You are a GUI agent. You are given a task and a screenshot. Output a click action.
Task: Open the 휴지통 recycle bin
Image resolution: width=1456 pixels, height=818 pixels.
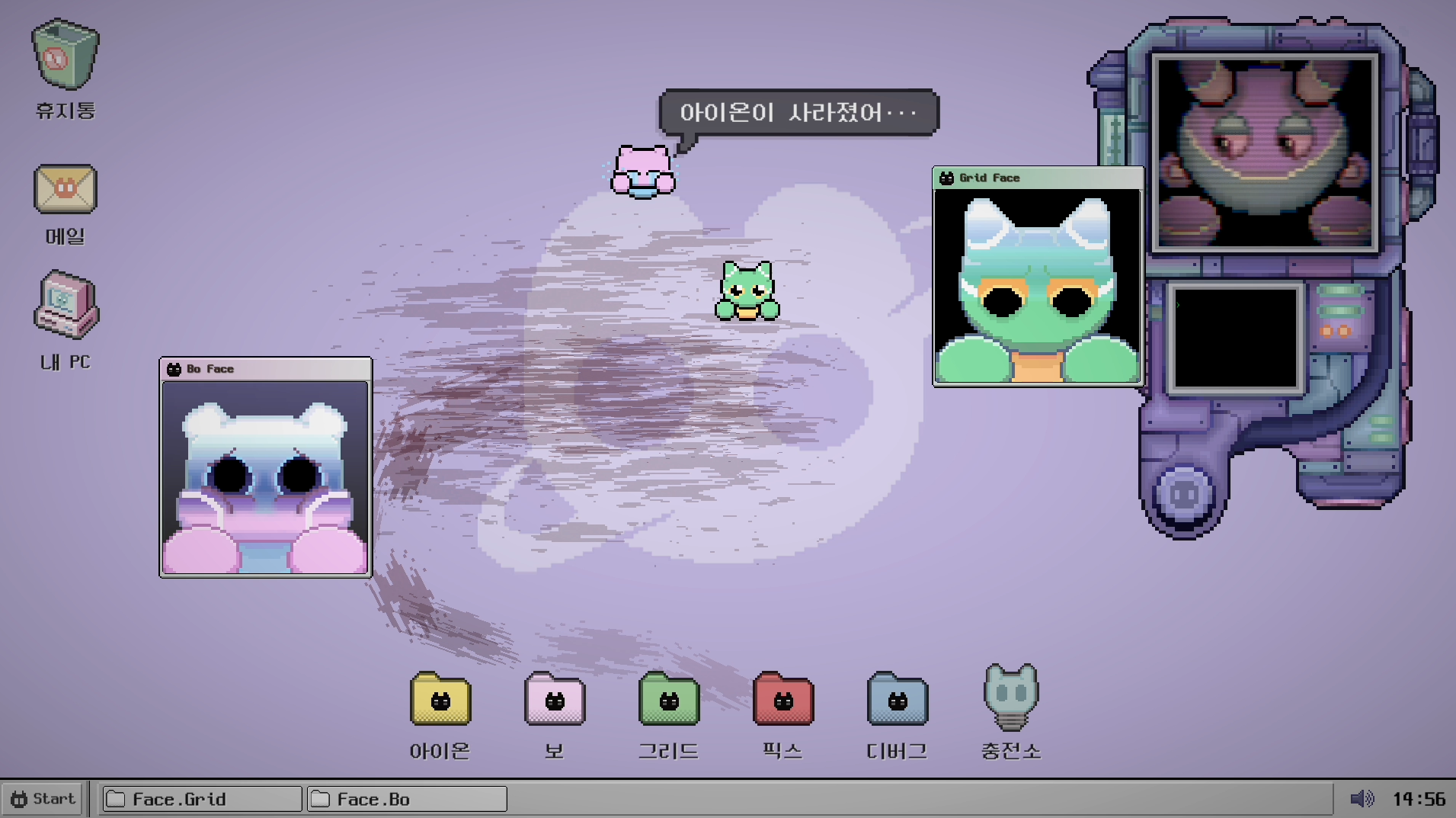(x=64, y=53)
